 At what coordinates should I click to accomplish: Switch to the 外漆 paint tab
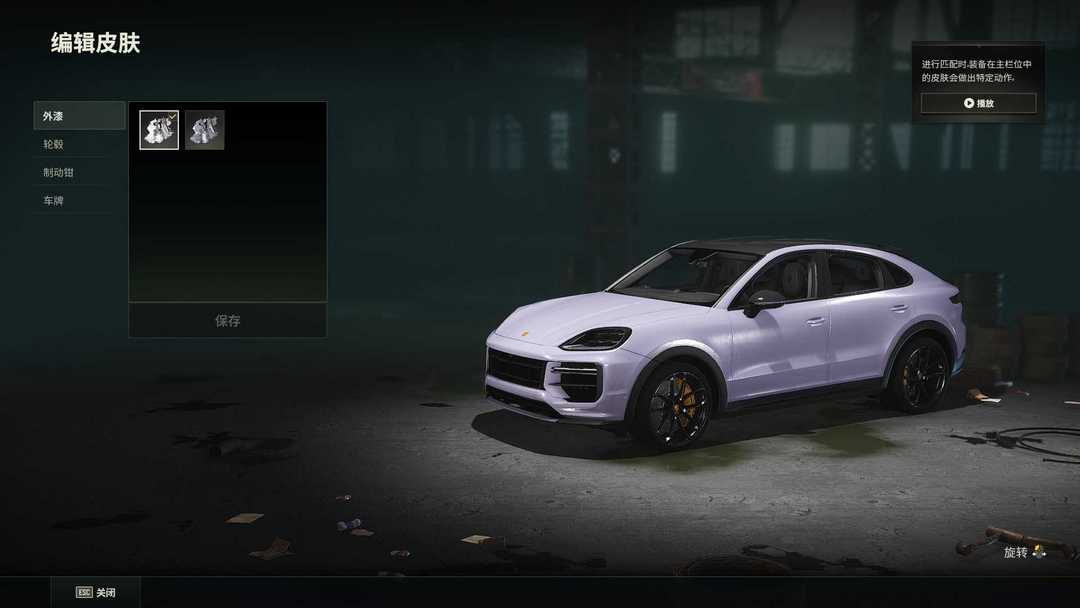click(79, 116)
